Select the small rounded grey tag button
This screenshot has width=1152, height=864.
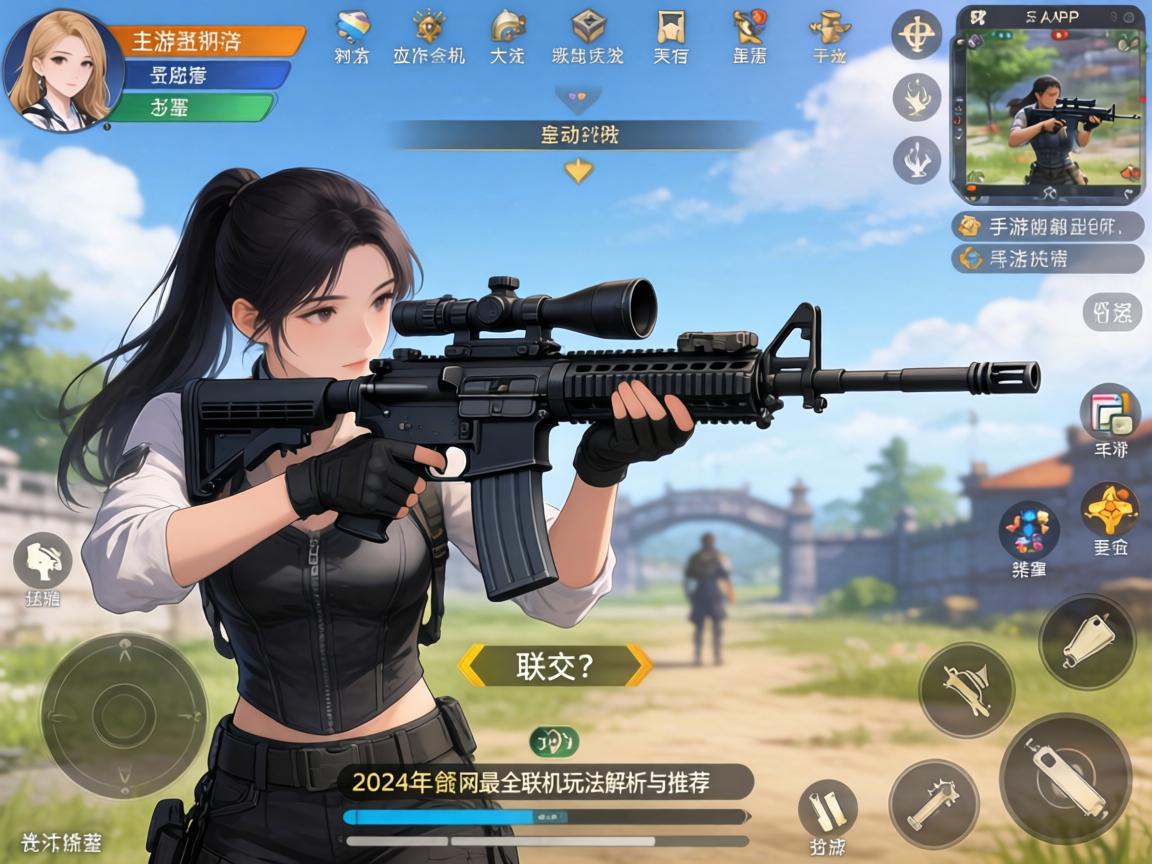(x=1111, y=313)
